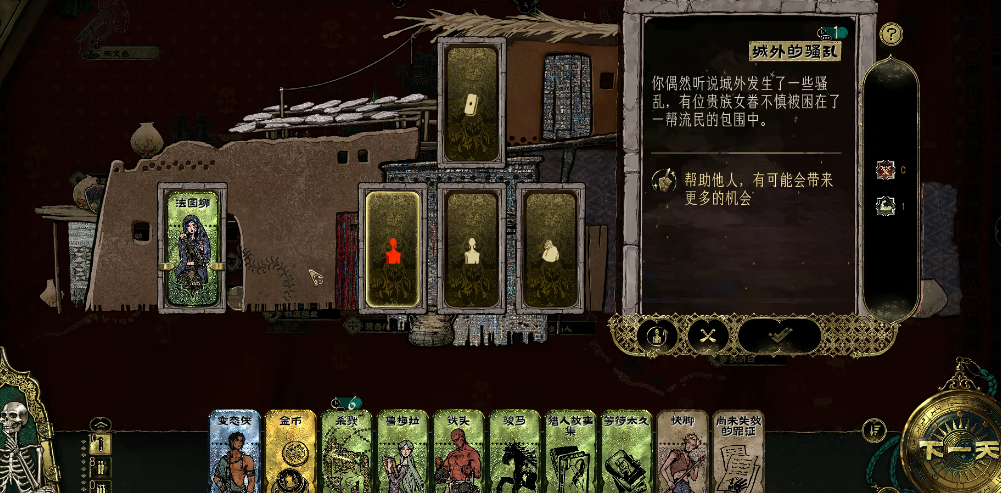The height and width of the screenshot is (493, 1001).
Task: Advance to the next day (下一天)
Action: (x=948, y=447)
